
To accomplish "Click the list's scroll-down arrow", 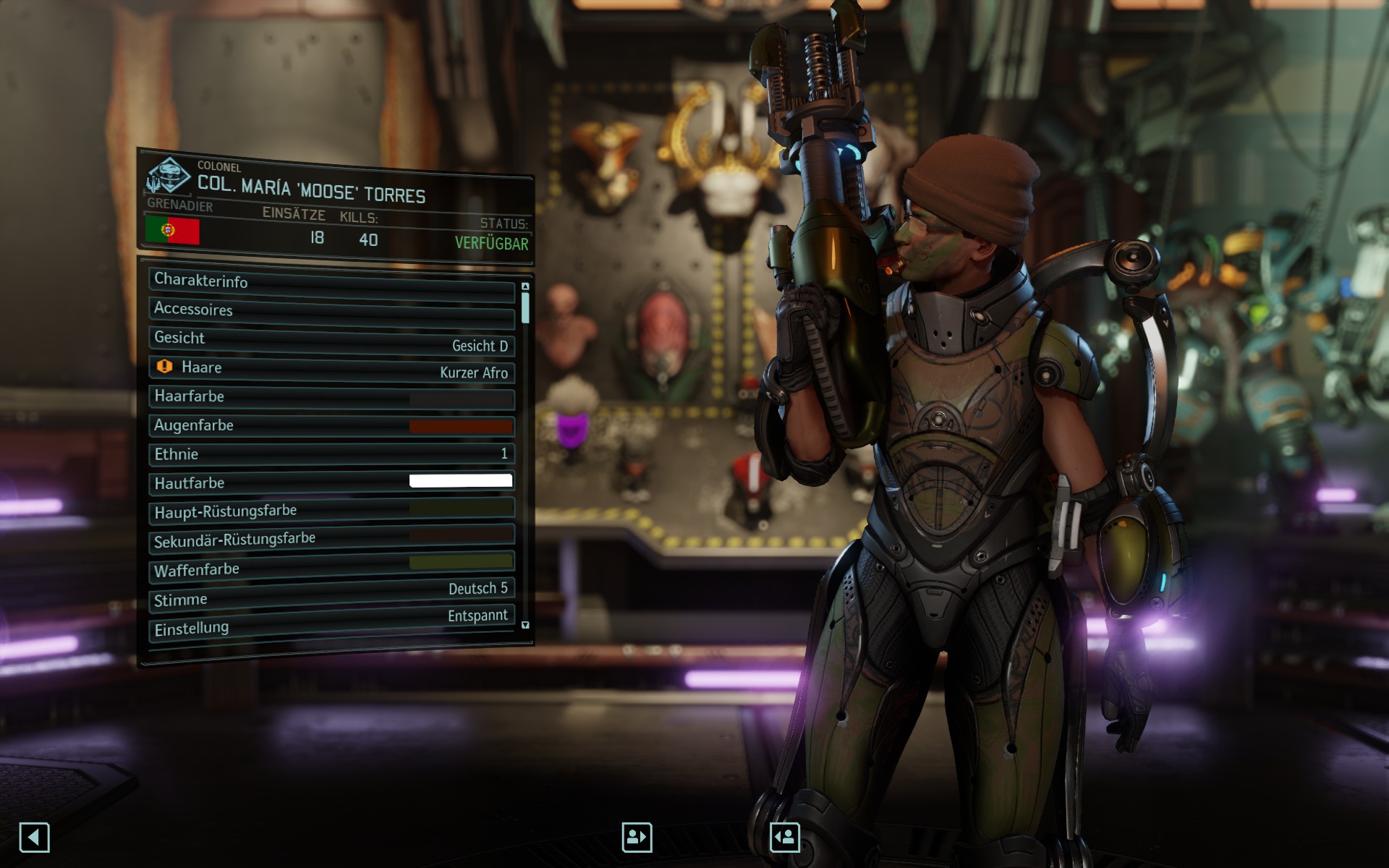I will [525, 625].
